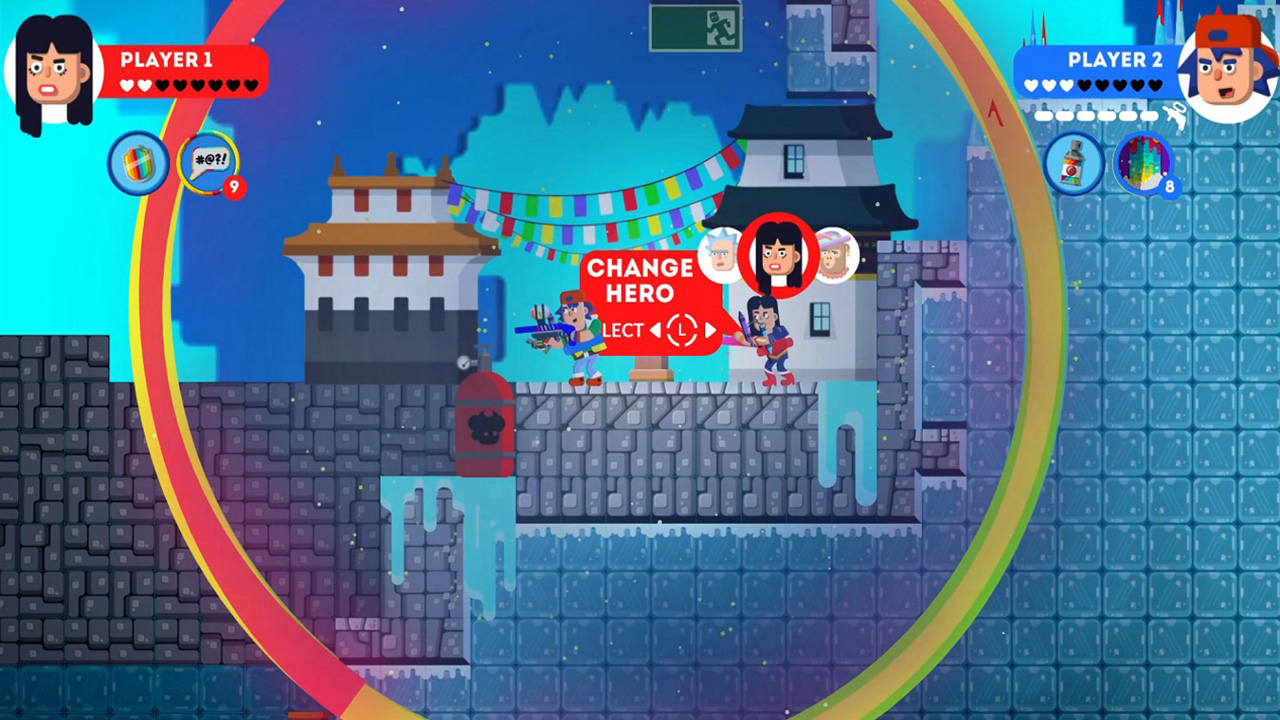Select the spray paint can power-up icon
1280x720 pixels.
click(x=1073, y=163)
